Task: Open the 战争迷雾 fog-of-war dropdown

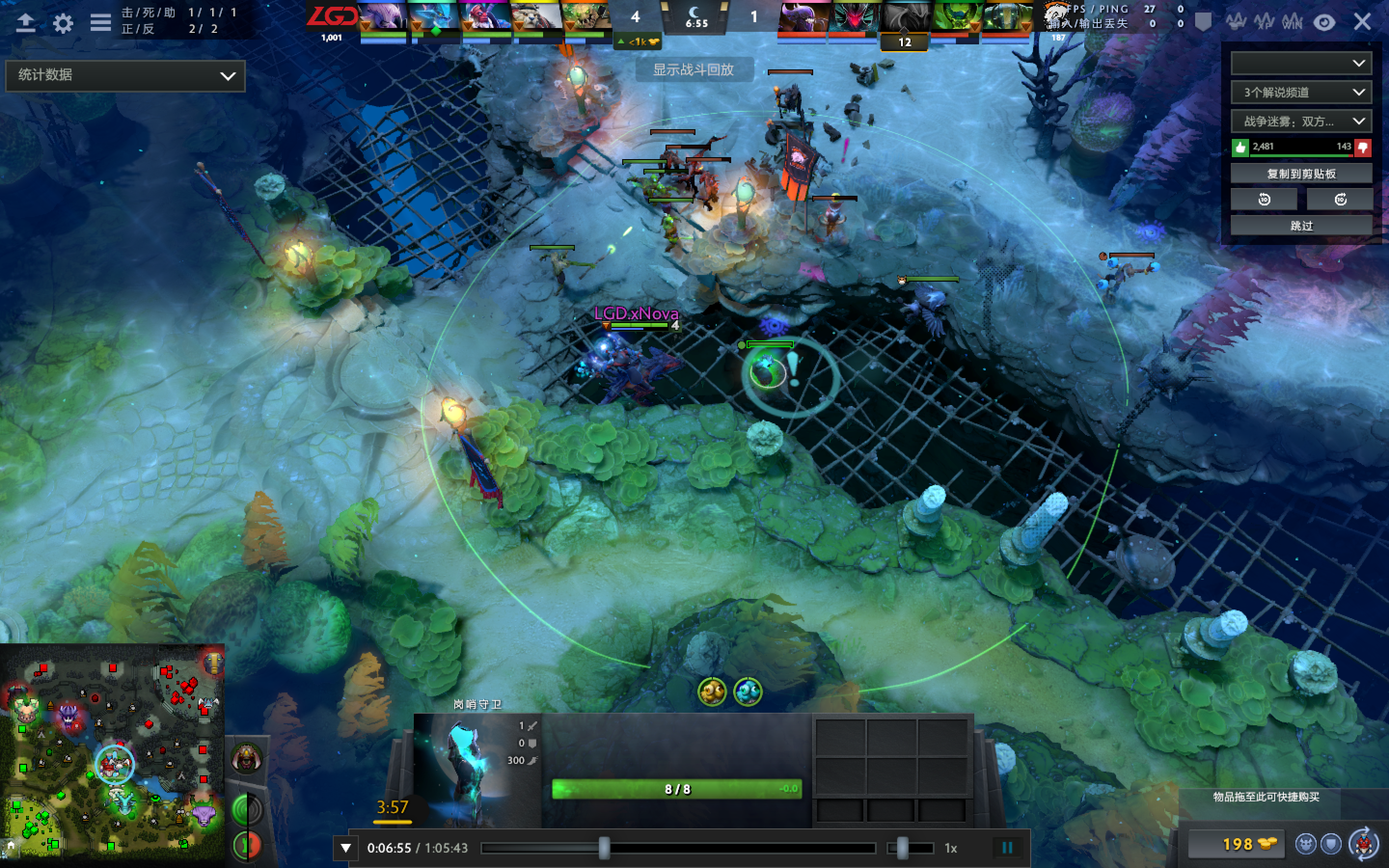Action: (x=1301, y=121)
